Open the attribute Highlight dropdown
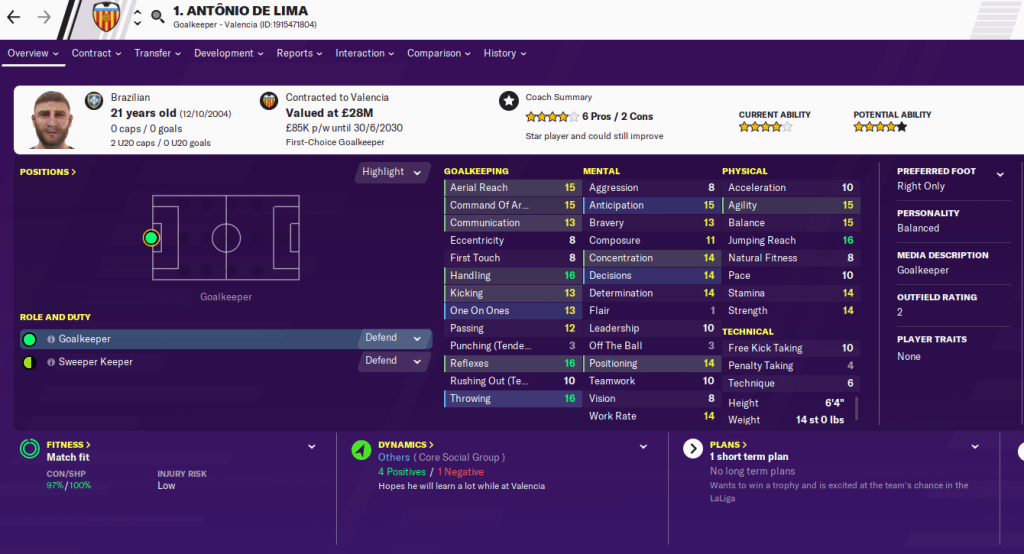This screenshot has height=554, width=1024. [x=393, y=172]
